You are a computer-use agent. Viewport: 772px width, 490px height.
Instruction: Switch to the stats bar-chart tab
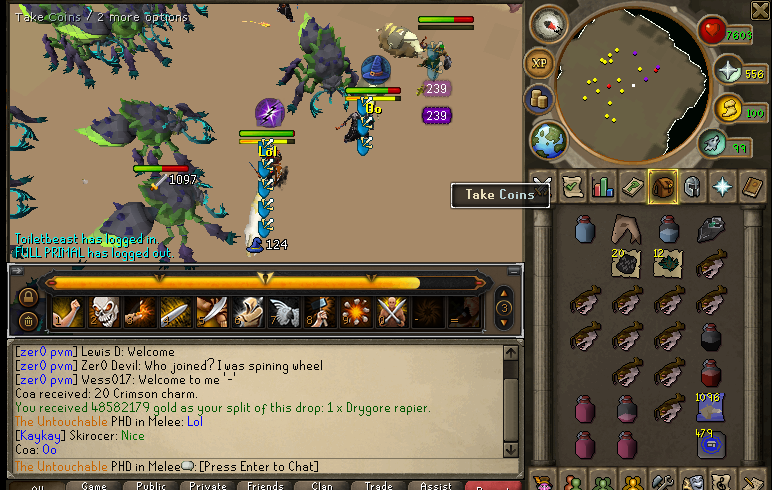[x=602, y=187]
